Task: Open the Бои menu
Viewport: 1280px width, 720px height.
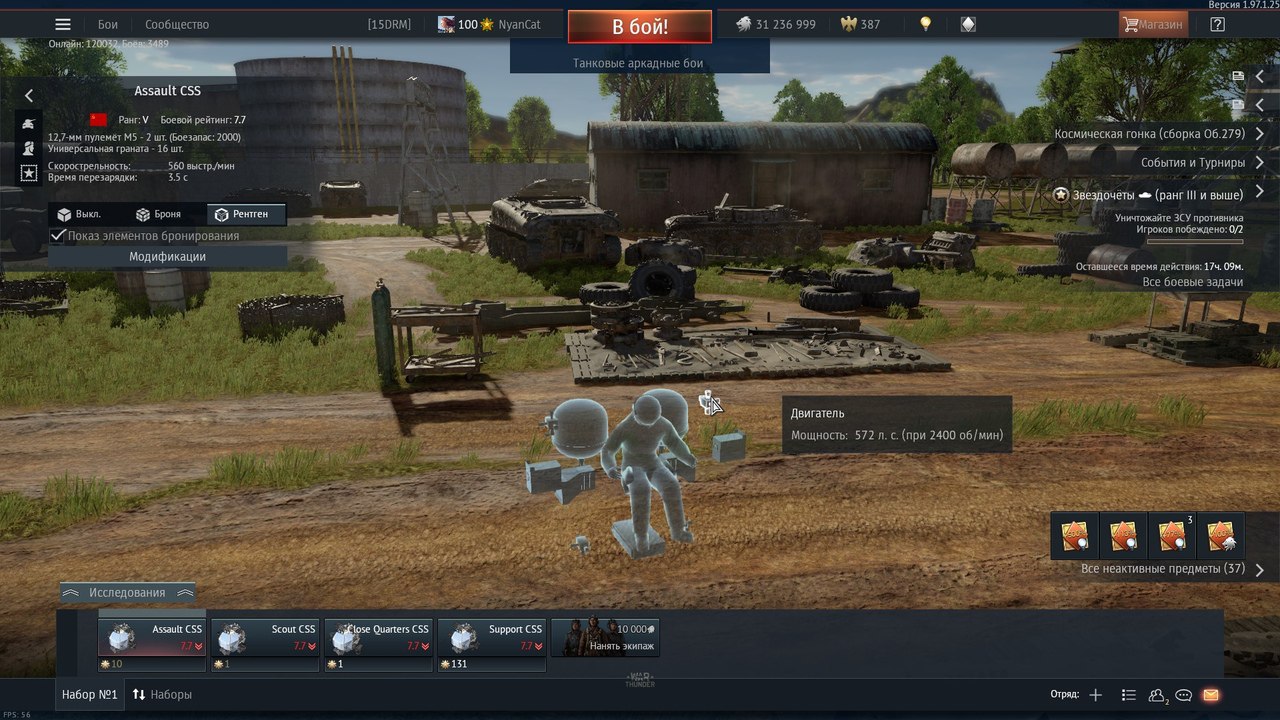Action: [x=108, y=24]
